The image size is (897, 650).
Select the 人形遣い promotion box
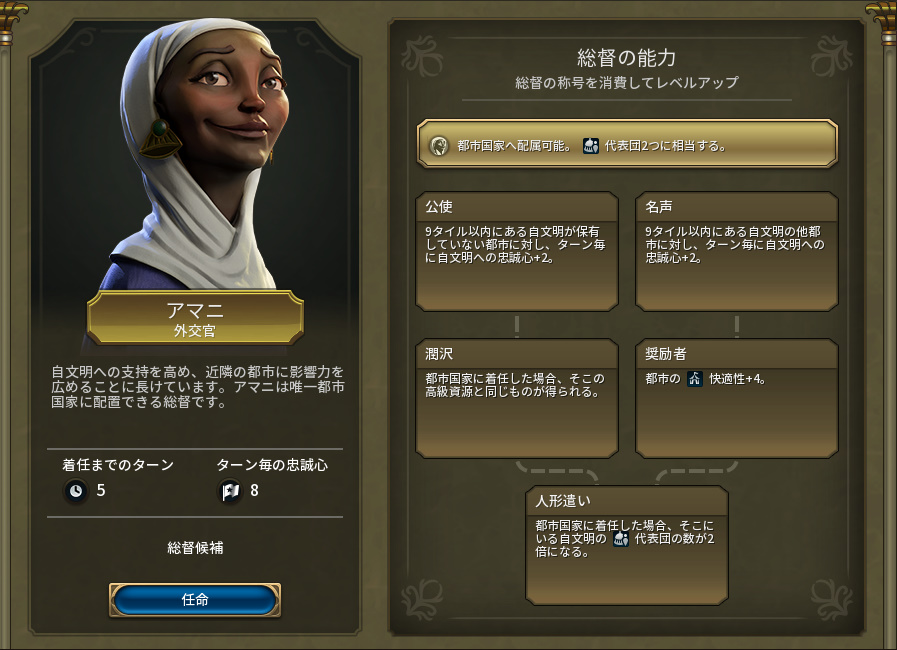click(627, 544)
